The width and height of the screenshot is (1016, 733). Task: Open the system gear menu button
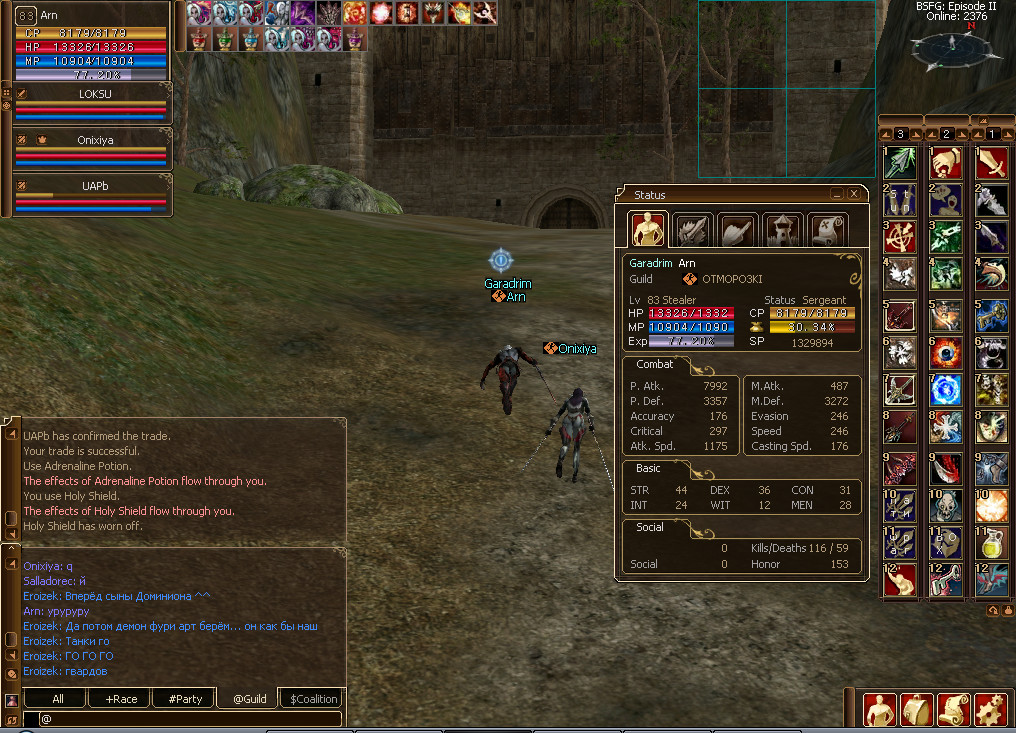pyautogui.click(x=990, y=709)
